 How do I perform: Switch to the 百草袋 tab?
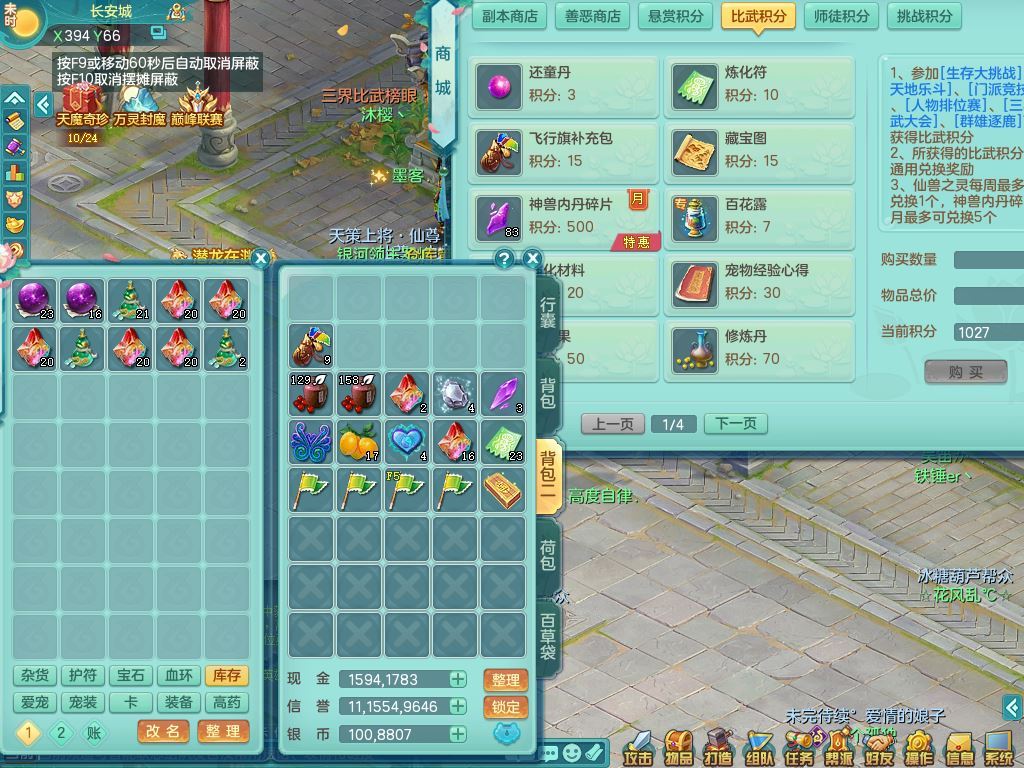(548, 637)
